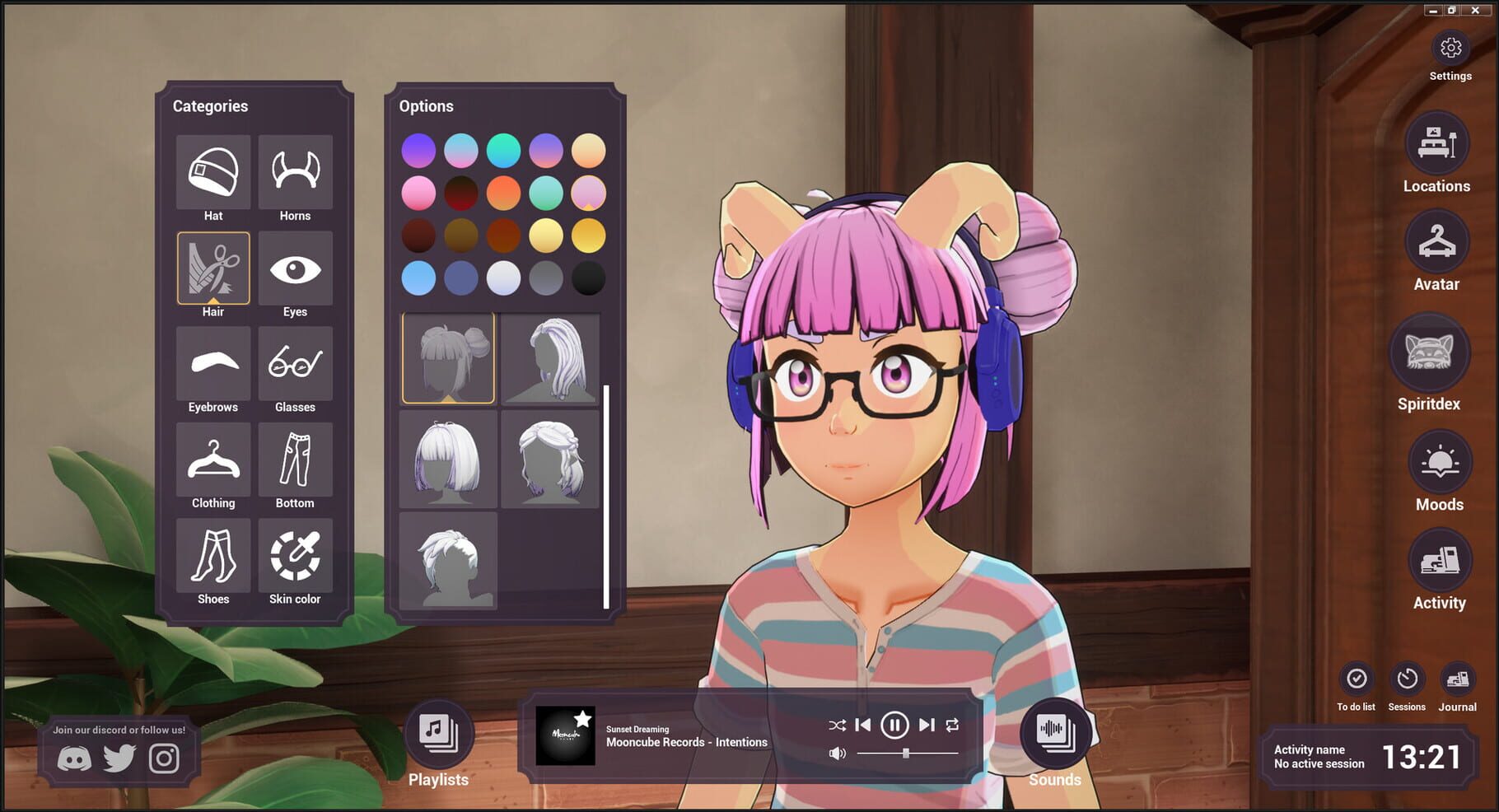Open the Playlists menu

click(438, 733)
